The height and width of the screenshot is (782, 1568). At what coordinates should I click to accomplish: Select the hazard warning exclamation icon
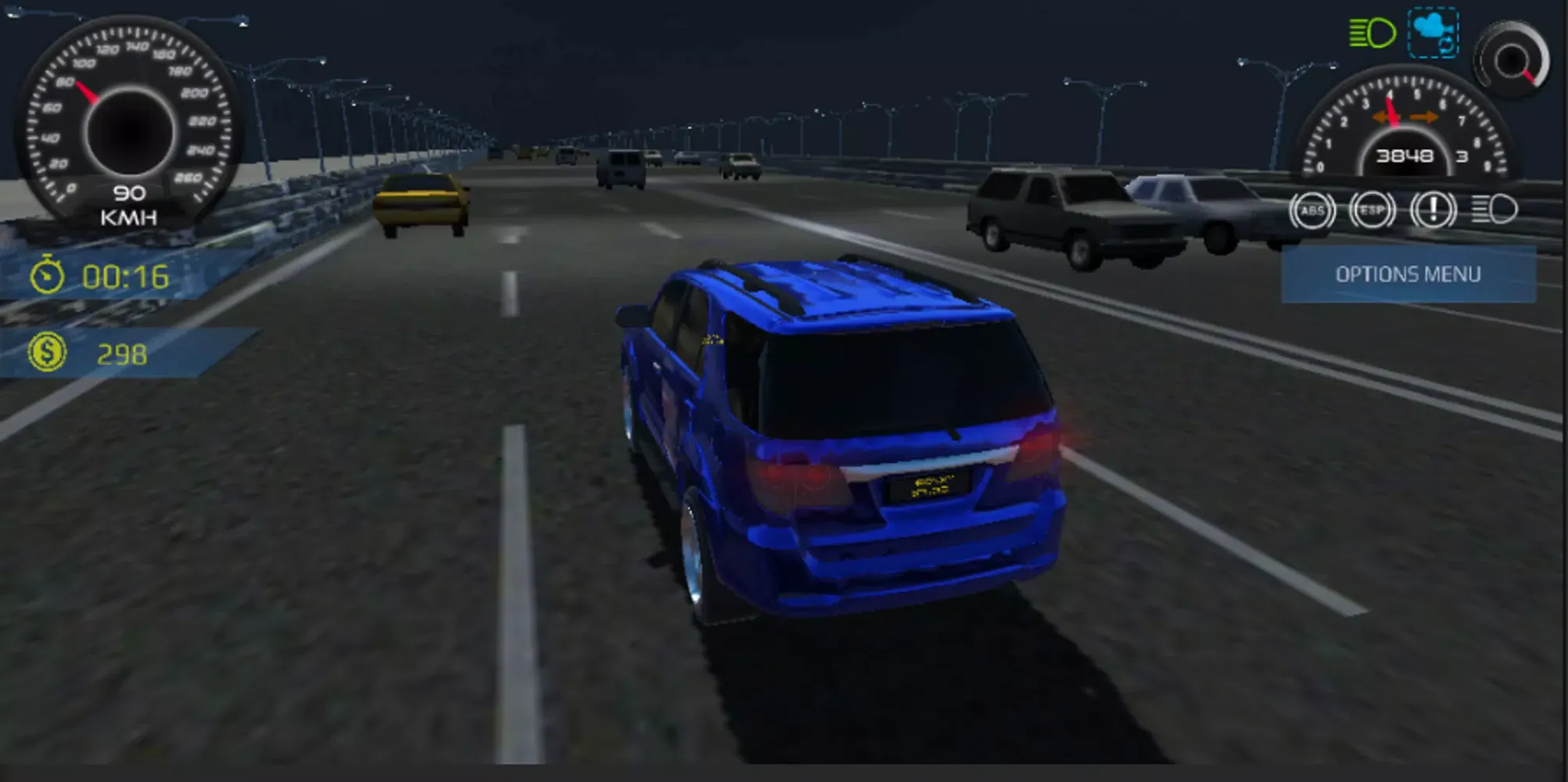coord(1432,207)
